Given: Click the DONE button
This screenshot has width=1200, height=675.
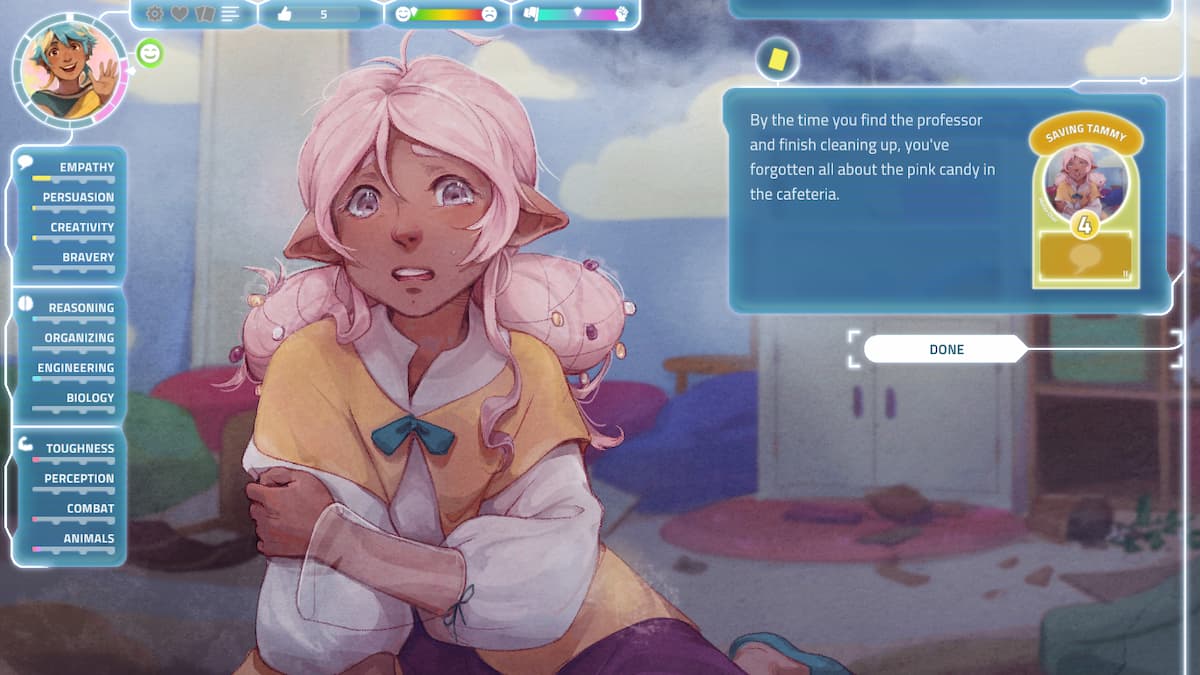Looking at the screenshot, I should pyautogui.click(x=945, y=349).
